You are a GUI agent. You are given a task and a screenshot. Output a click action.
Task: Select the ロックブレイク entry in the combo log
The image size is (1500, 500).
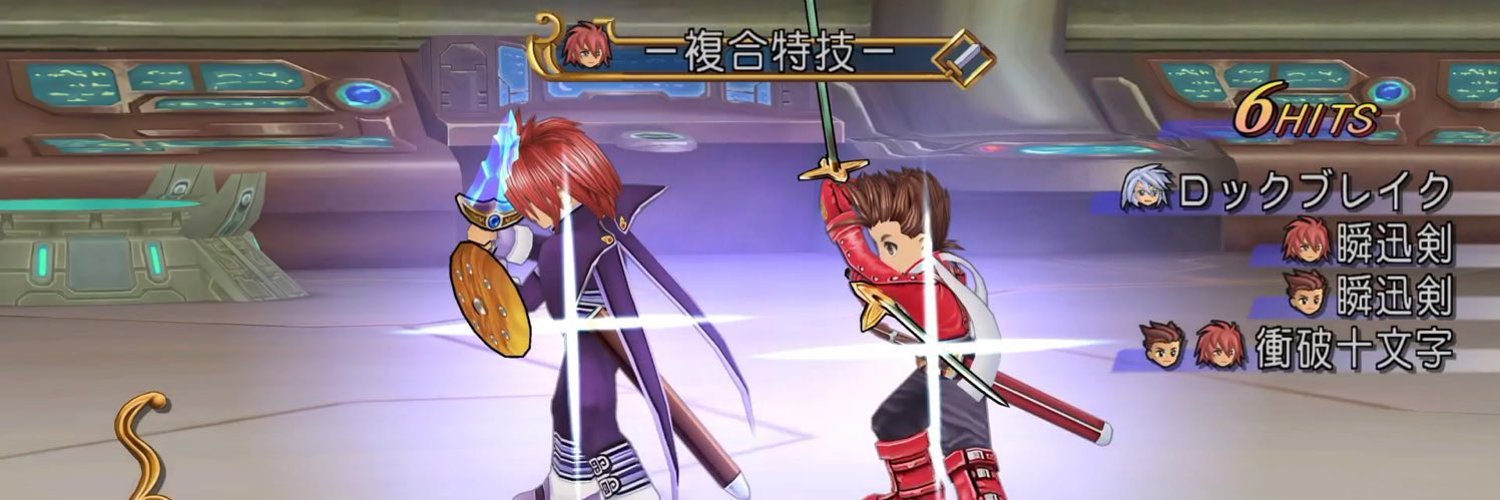pyautogui.click(x=1314, y=191)
